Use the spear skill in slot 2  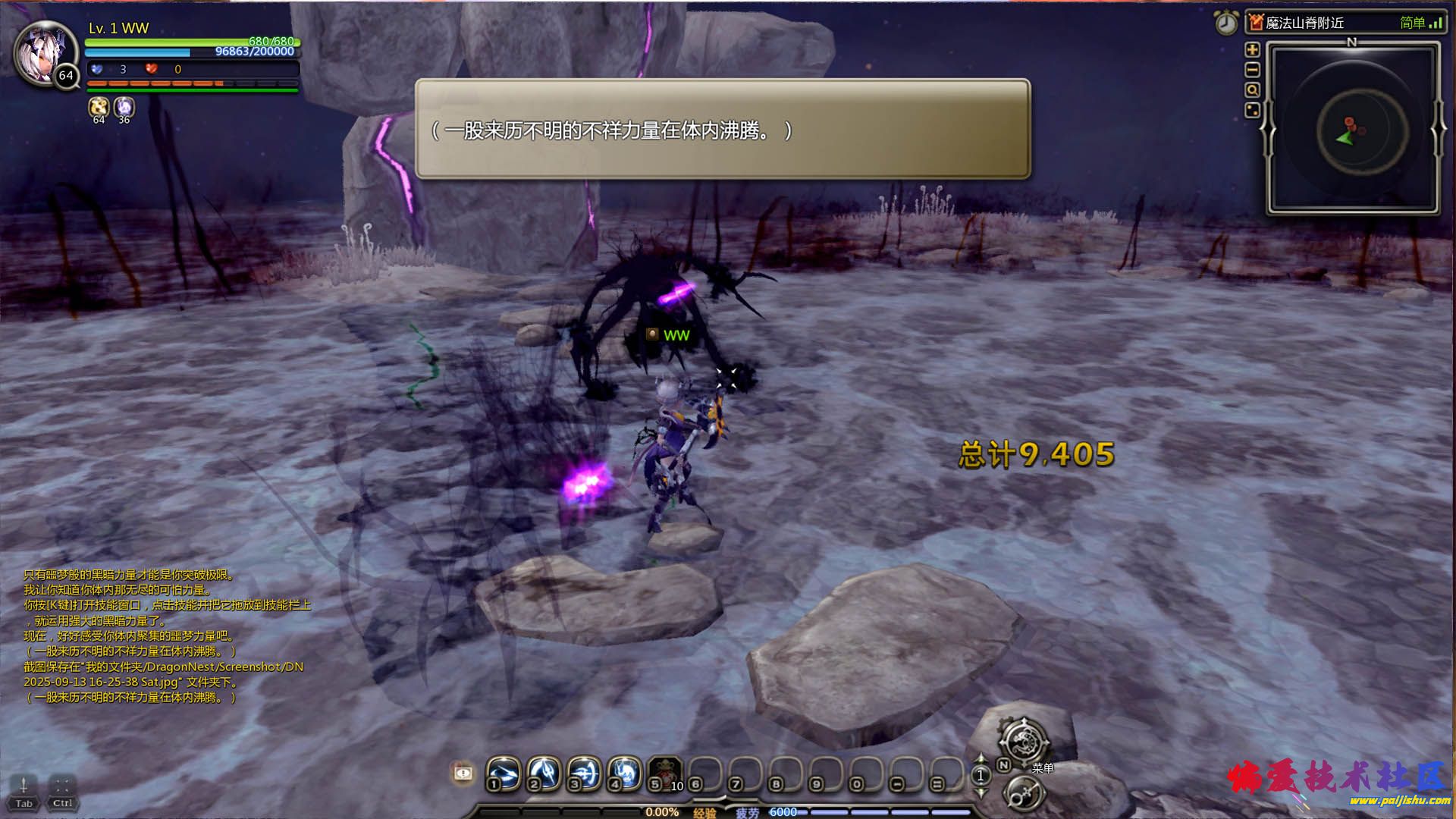pos(544,773)
